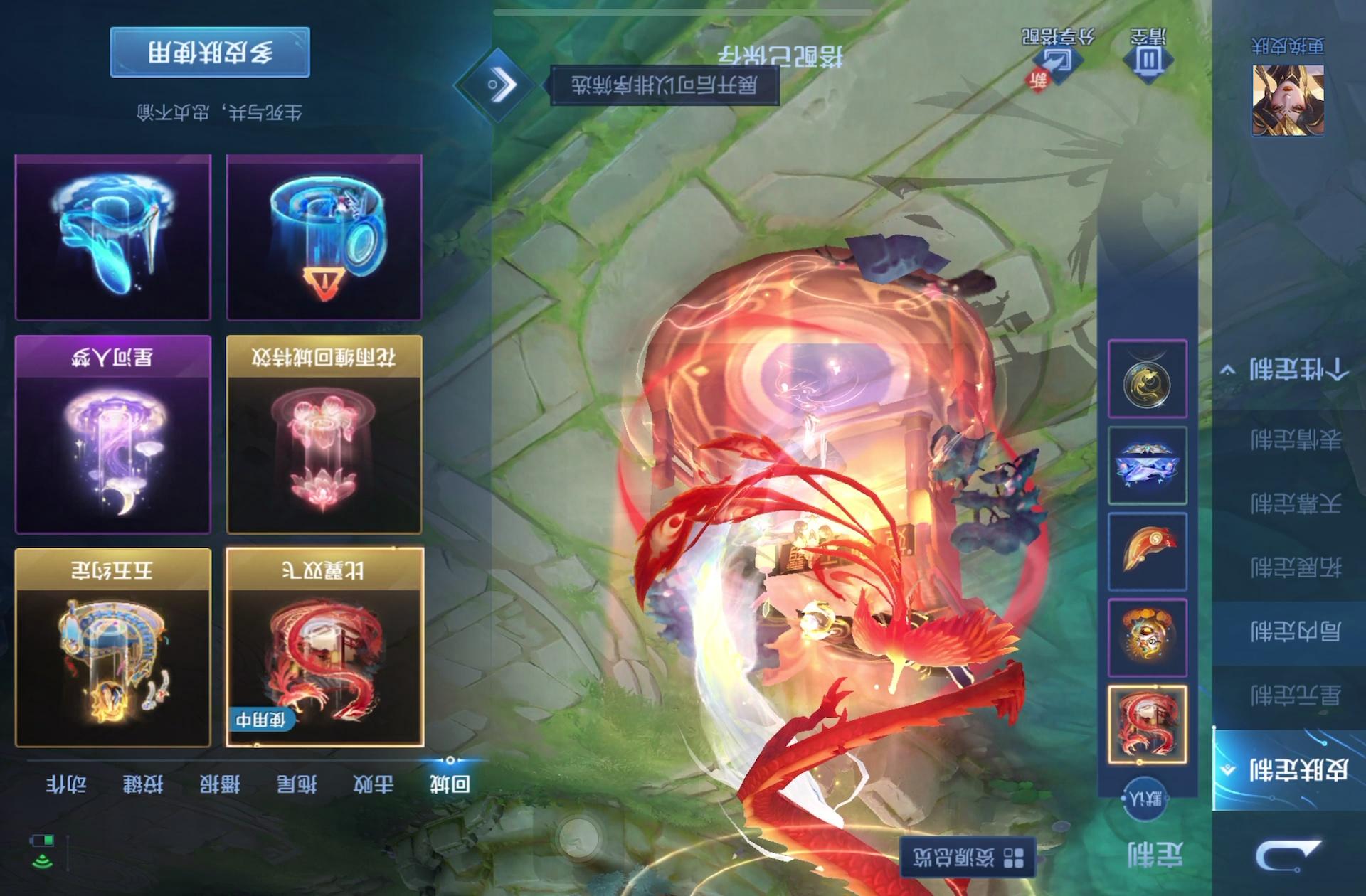The image size is (1366, 896).
Task: Select the 比翼双飞 red phoenix recall card
Action: click(x=324, y=646)
